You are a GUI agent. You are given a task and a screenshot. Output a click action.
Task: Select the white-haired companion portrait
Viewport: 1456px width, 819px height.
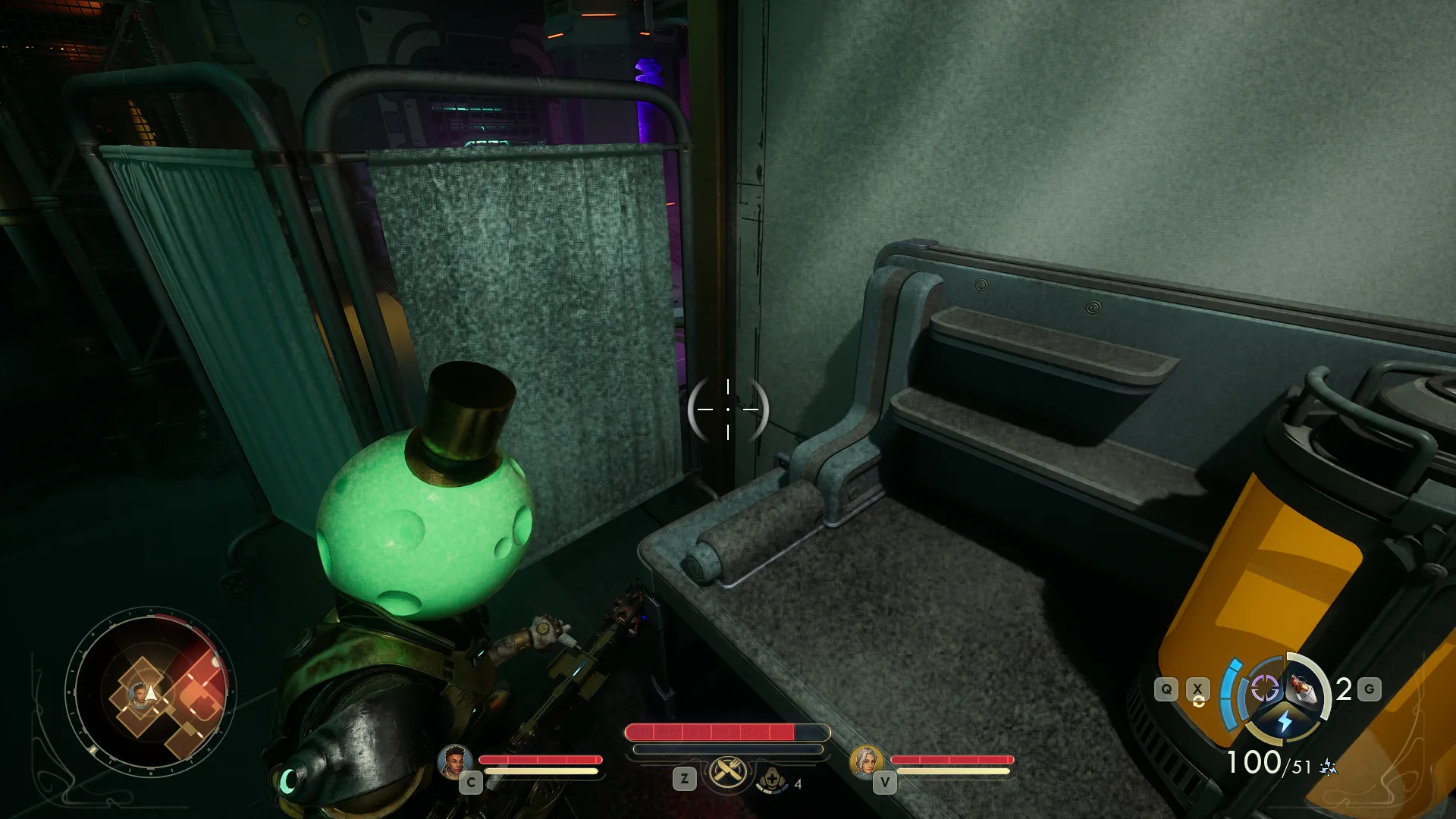(x=866, y=761)
